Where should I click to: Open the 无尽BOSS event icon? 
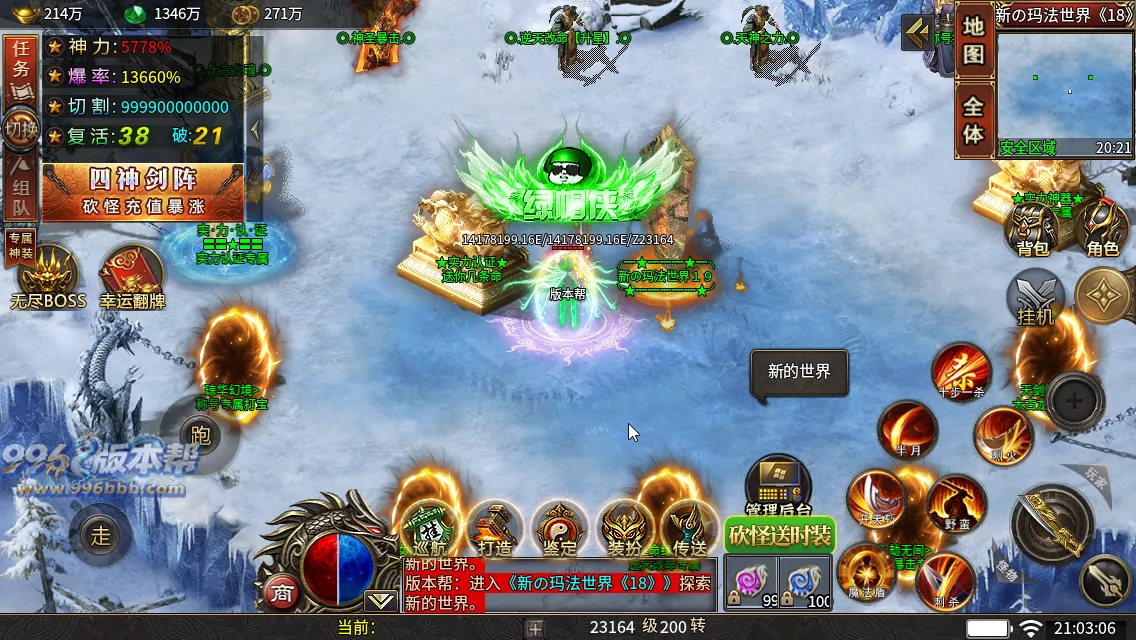pos(47,277)
